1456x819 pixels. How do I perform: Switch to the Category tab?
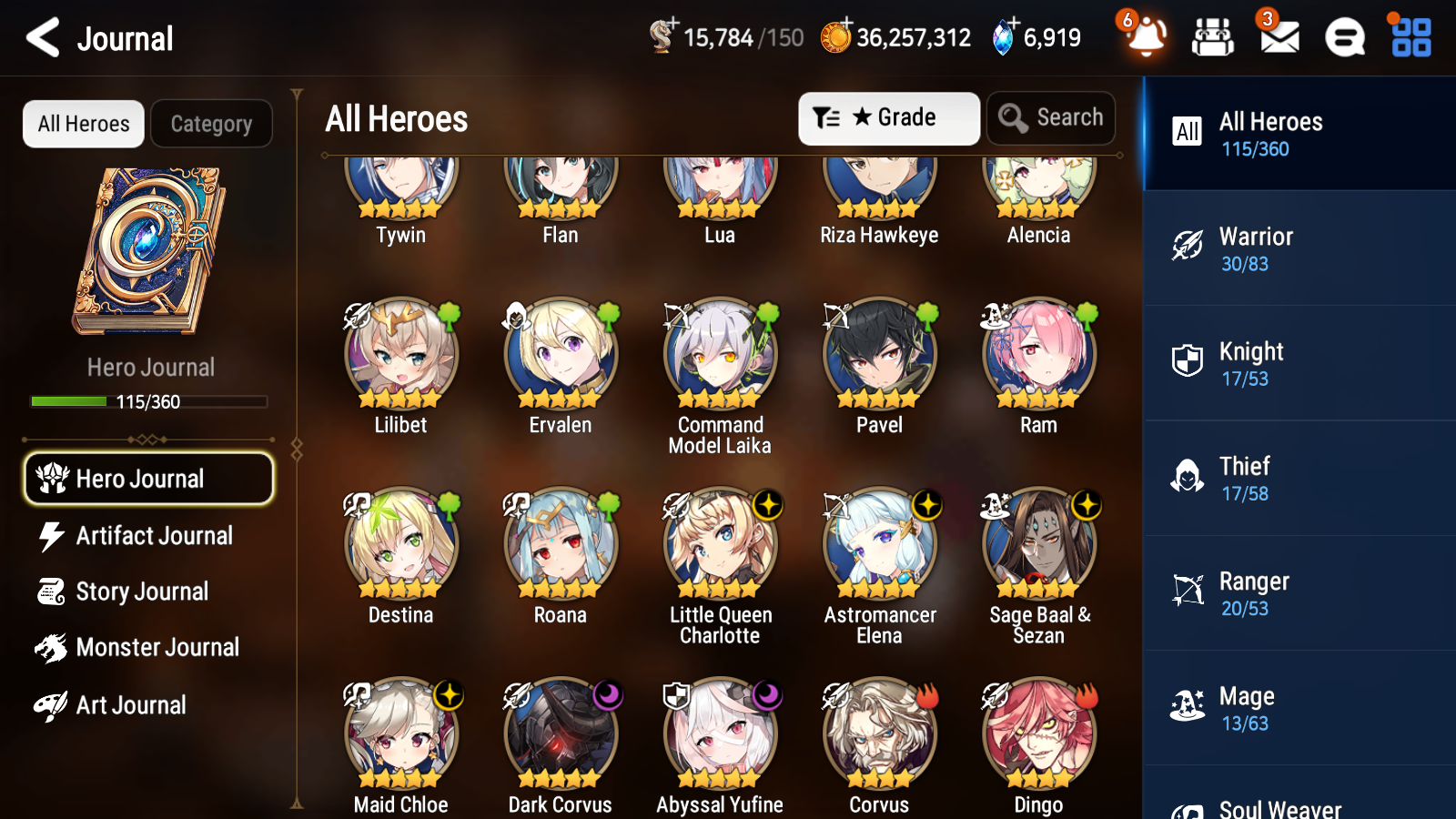(211, 124)
